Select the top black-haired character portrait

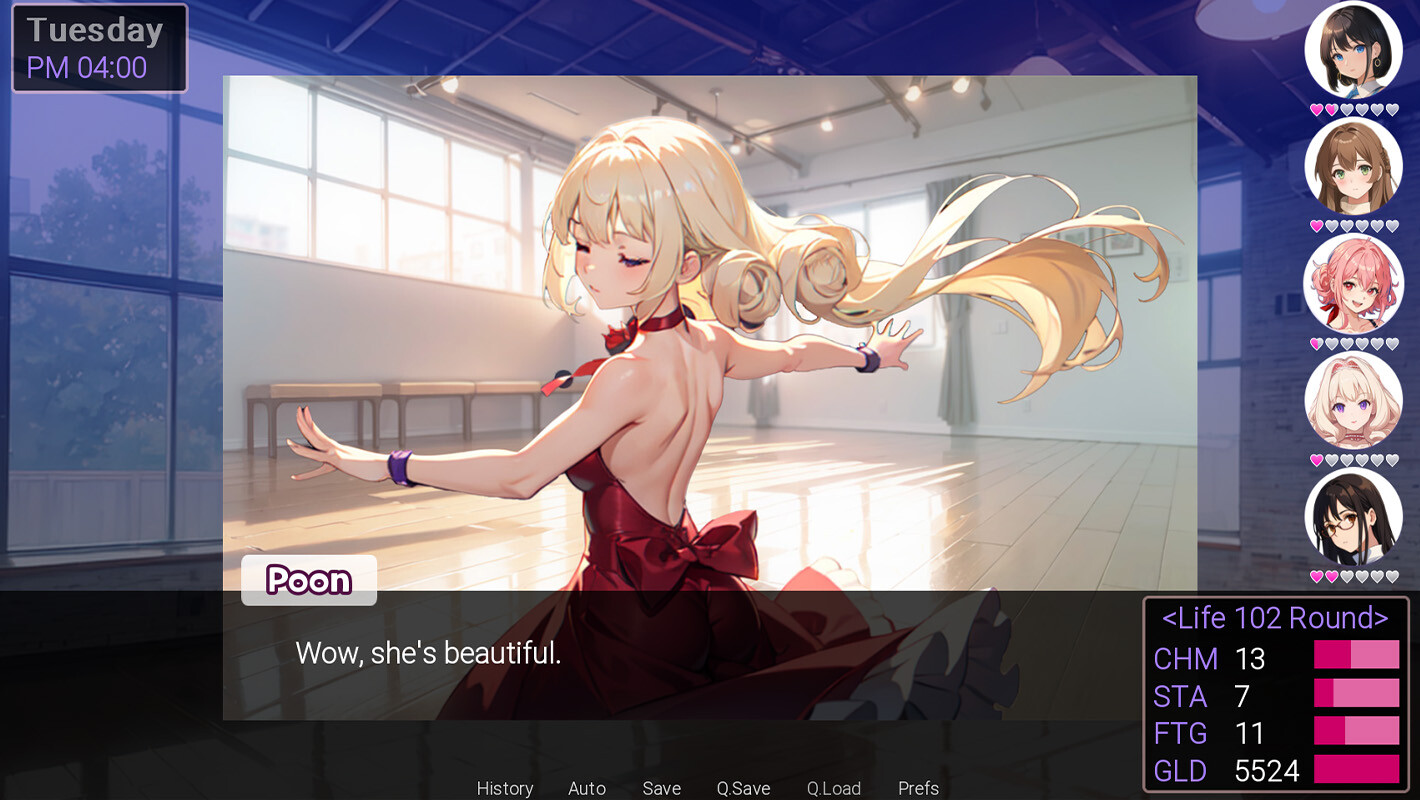[x=1355, y=48]
